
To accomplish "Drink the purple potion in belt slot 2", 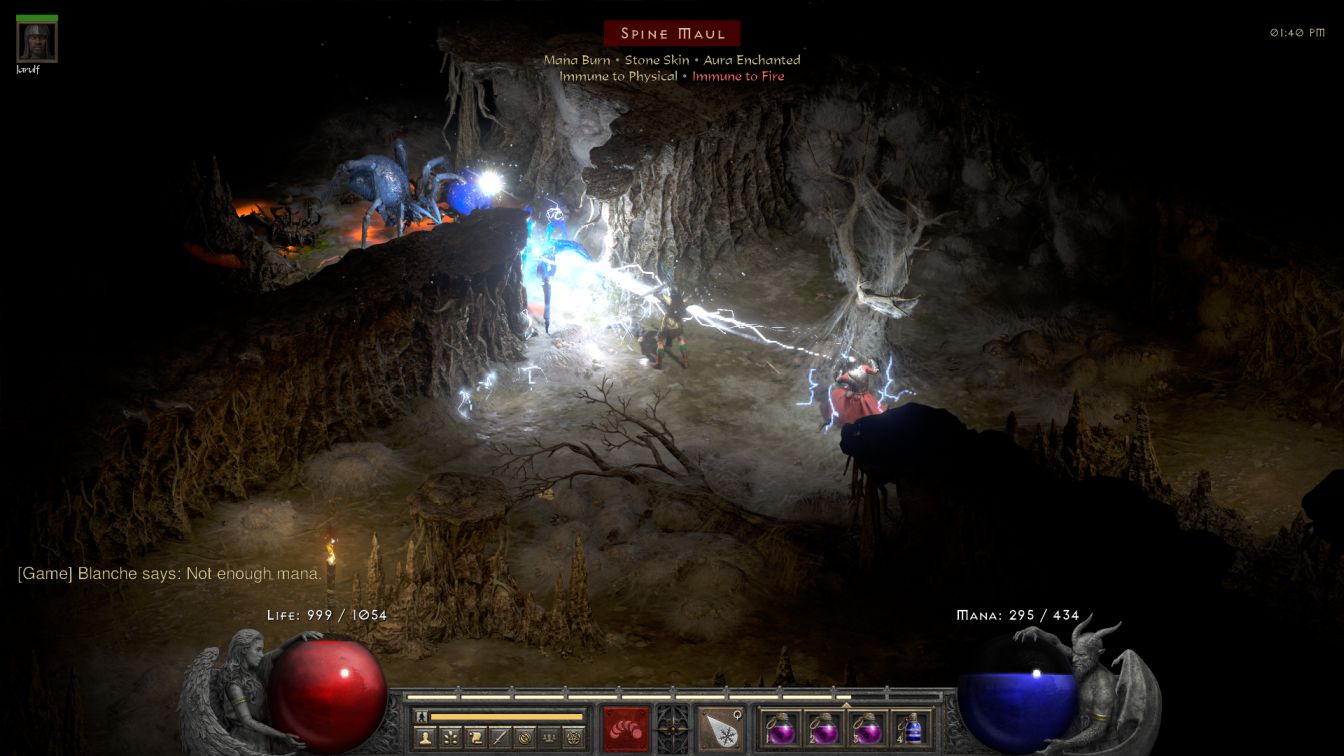I will point(824,728).
